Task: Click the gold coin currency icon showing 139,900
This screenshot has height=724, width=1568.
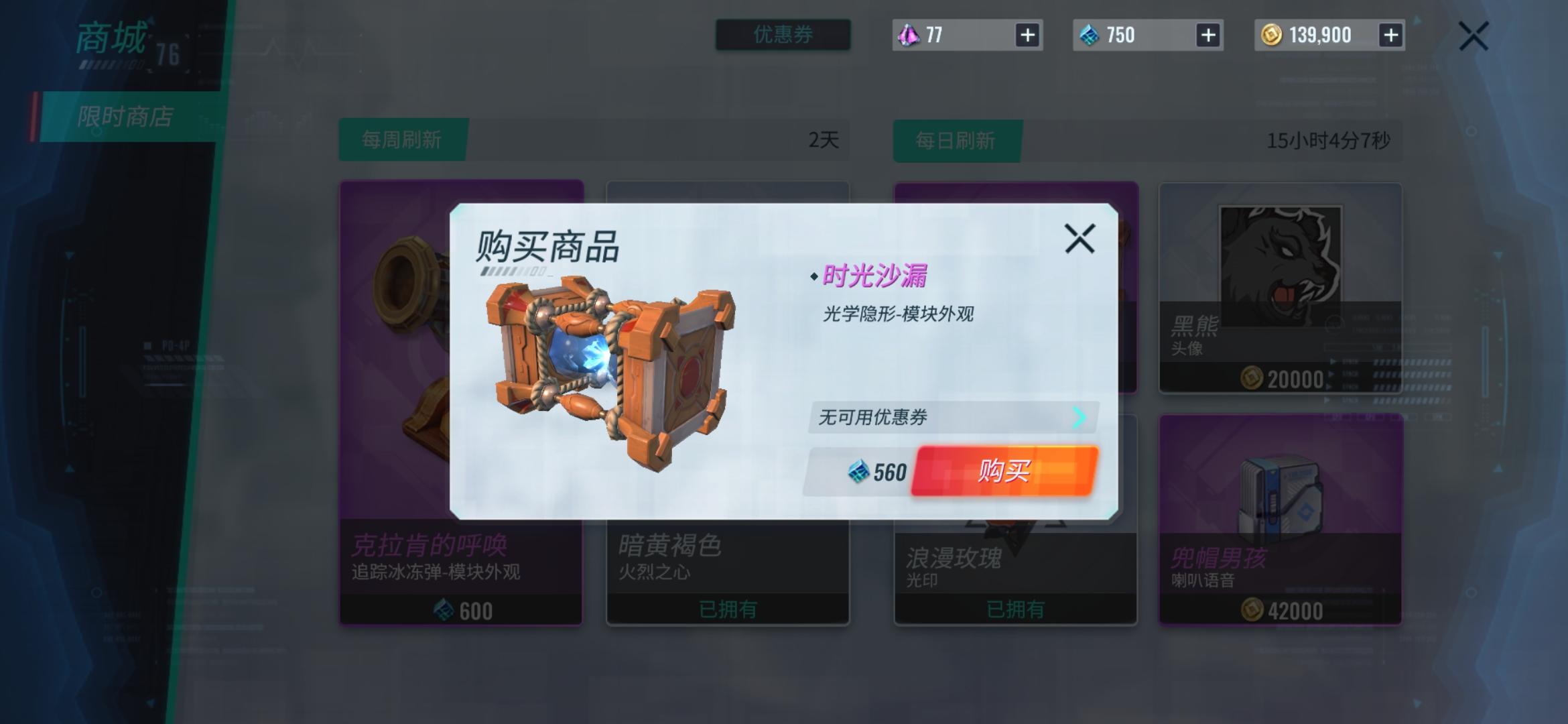Action: point(1273,35)
